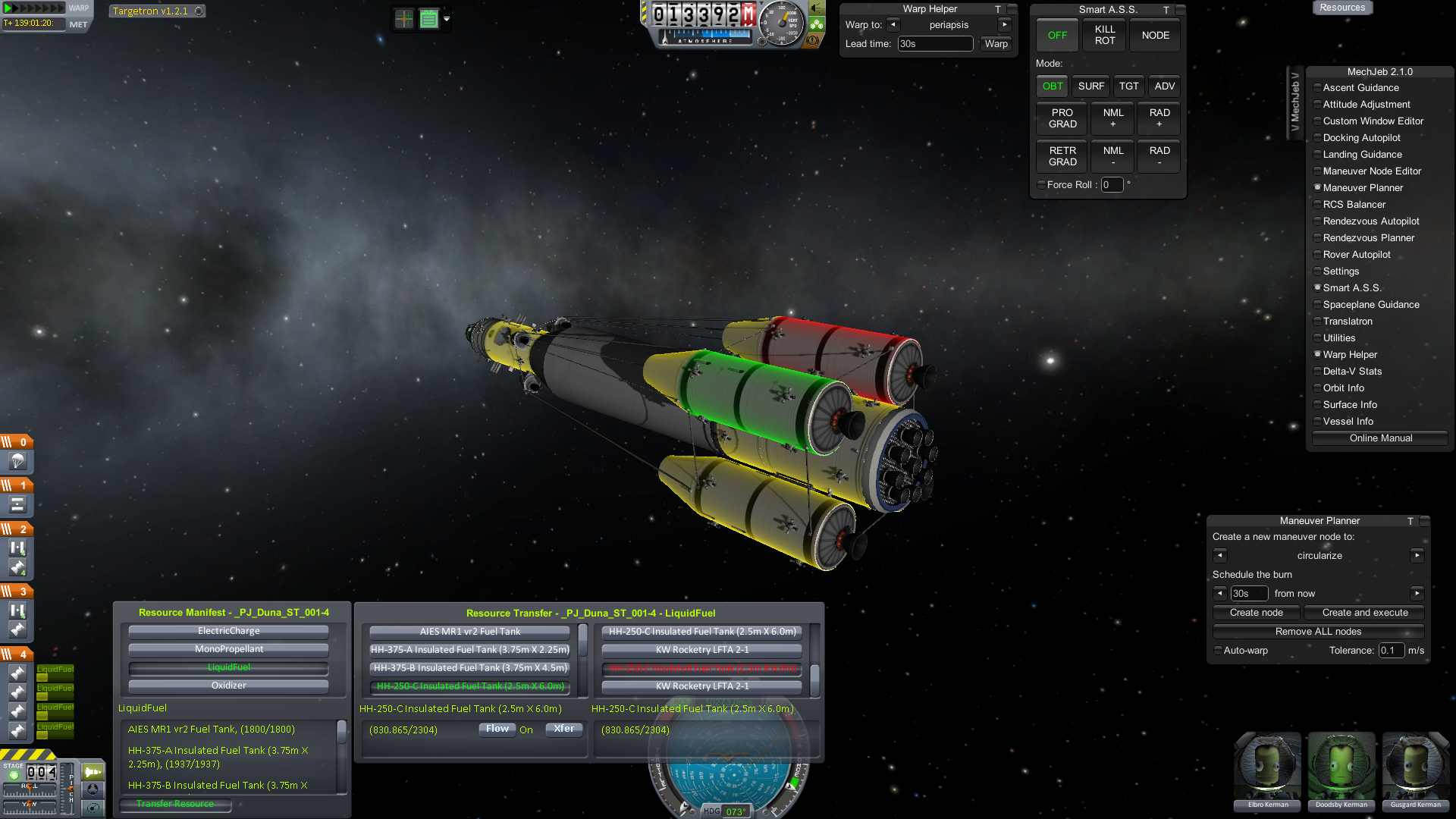This screenshot has width=1456, height=819.
Task: Select Oxidizer in Resource Manifest
Action: (x=228, y=686)
